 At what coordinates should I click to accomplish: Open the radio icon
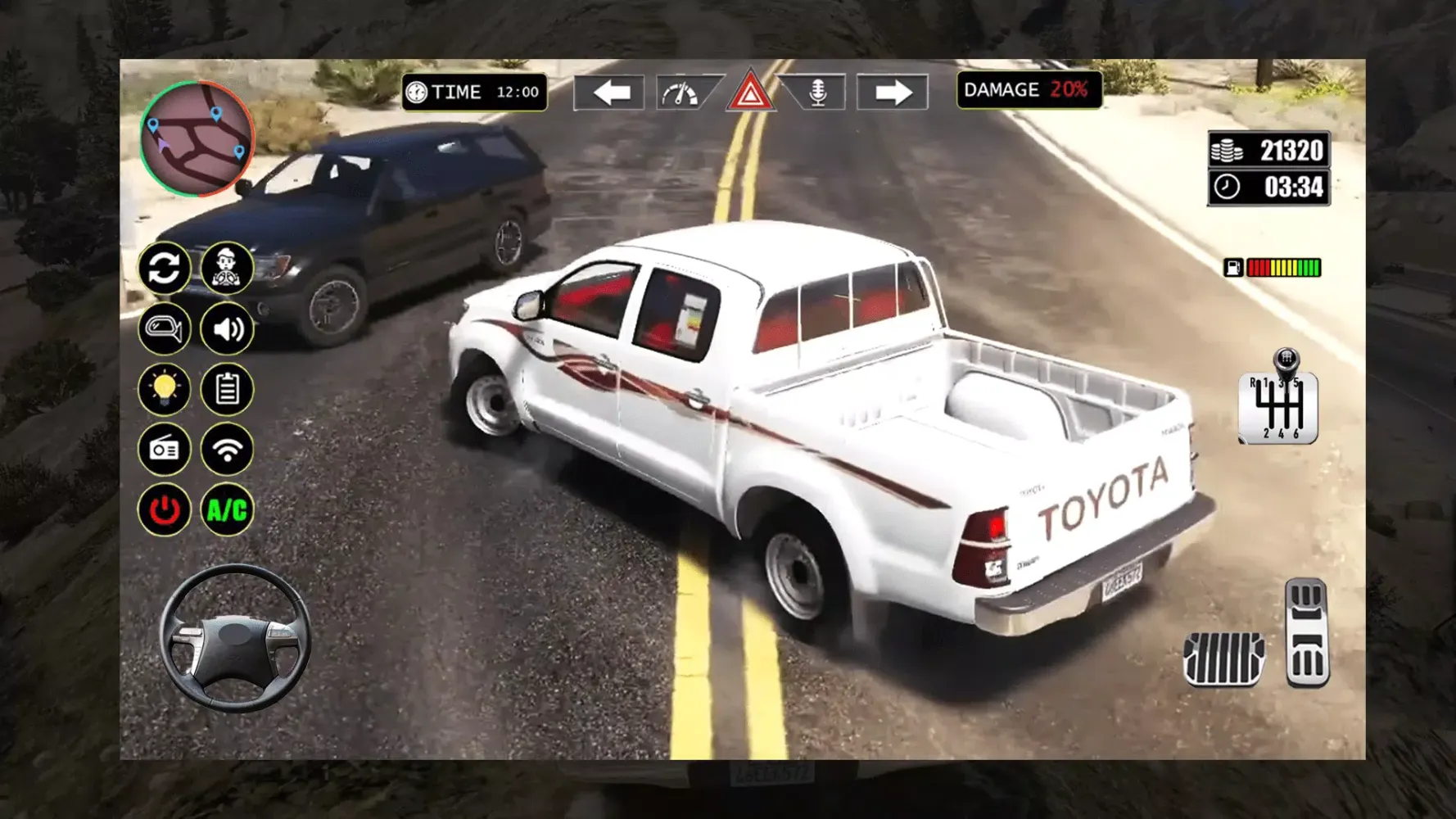pyautogui.click(x=165, y=450)
